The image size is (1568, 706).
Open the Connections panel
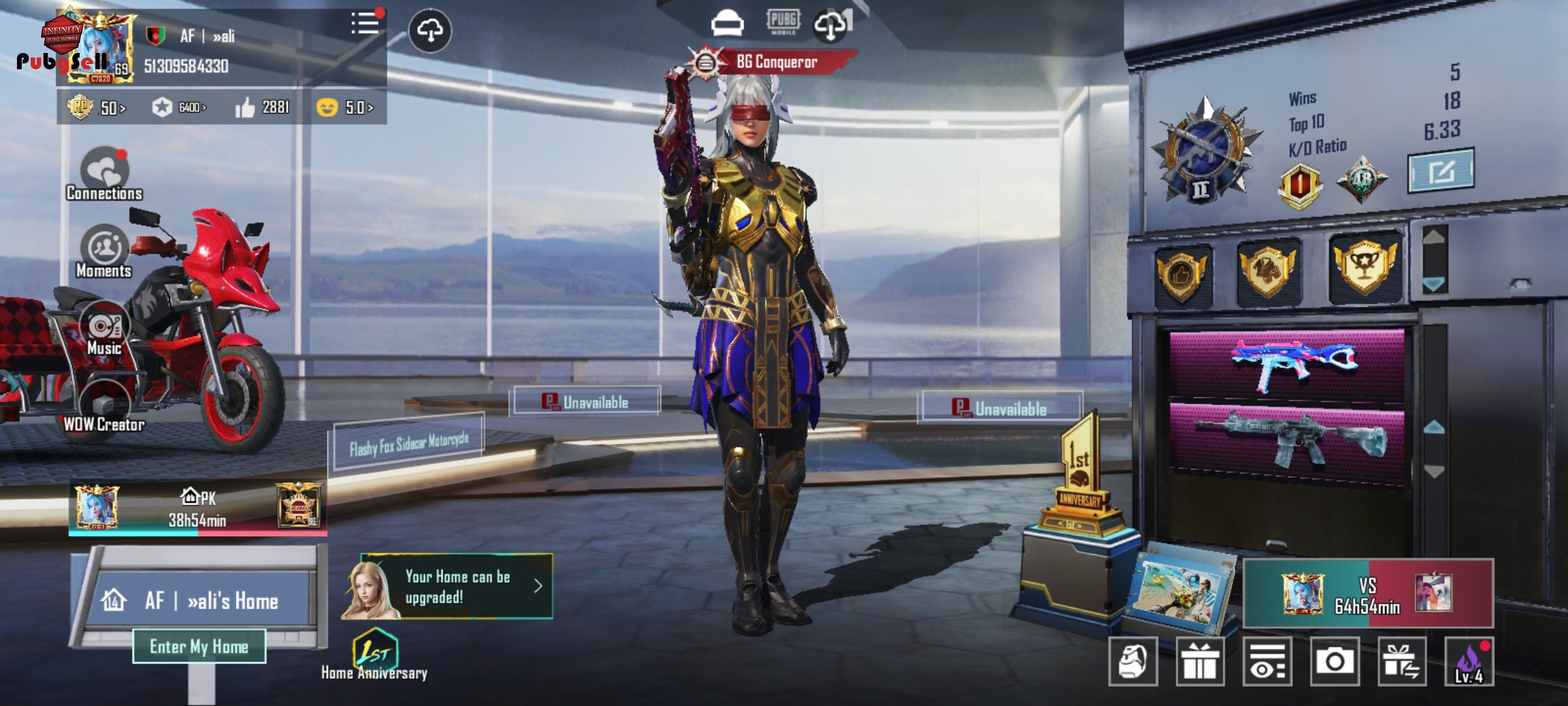105,173
